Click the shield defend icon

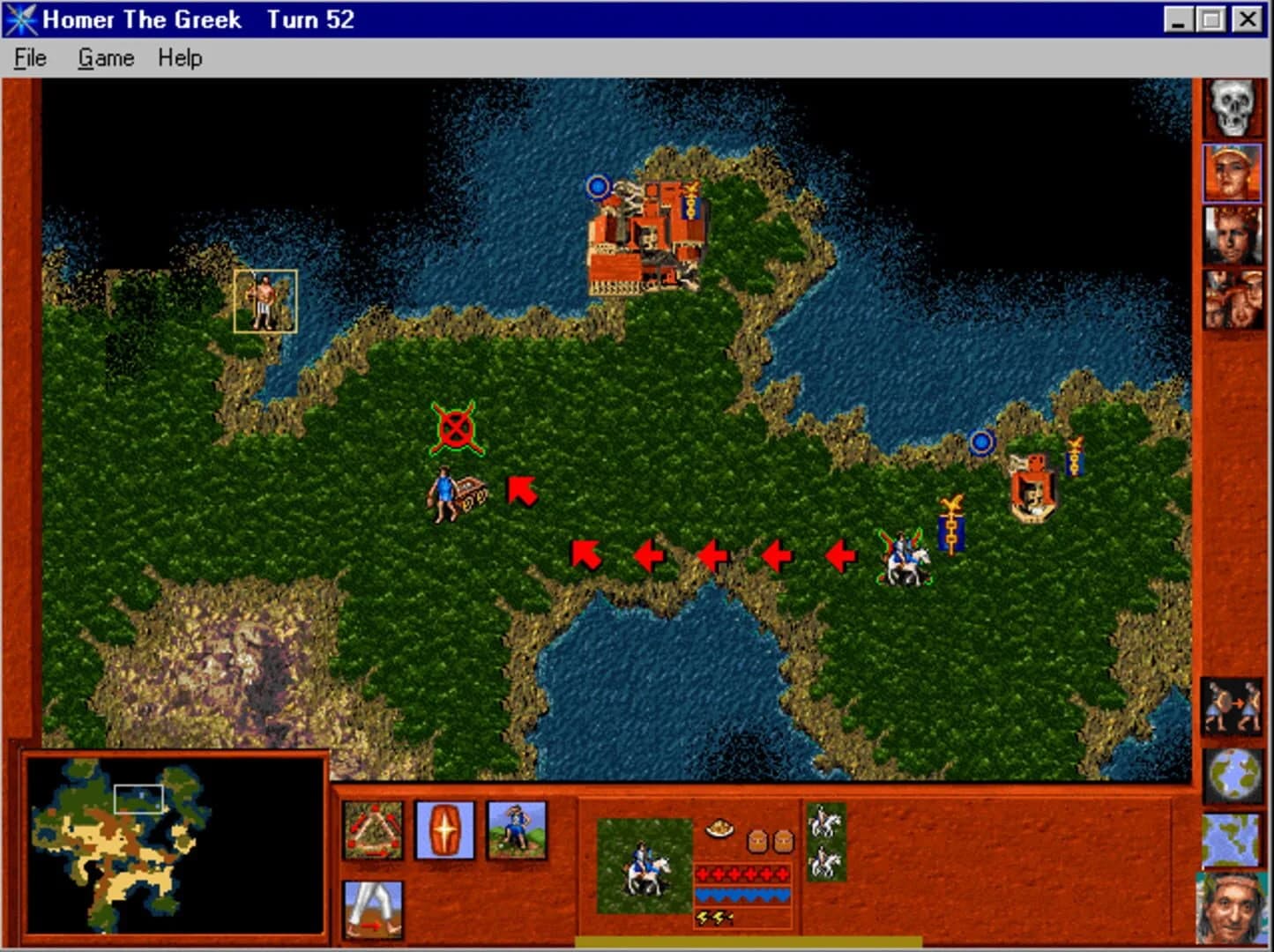(x=444, y=830)
